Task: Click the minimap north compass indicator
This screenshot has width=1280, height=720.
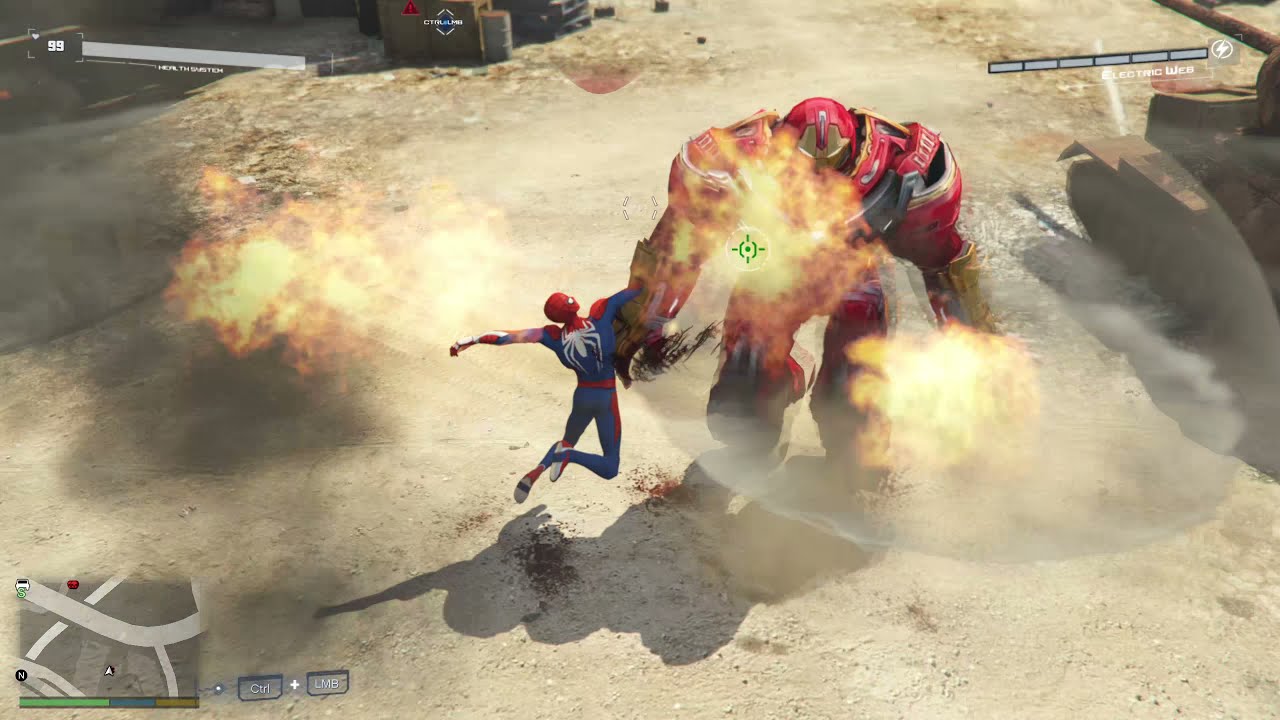Action: pyautogui.click(x=21, y=676)
